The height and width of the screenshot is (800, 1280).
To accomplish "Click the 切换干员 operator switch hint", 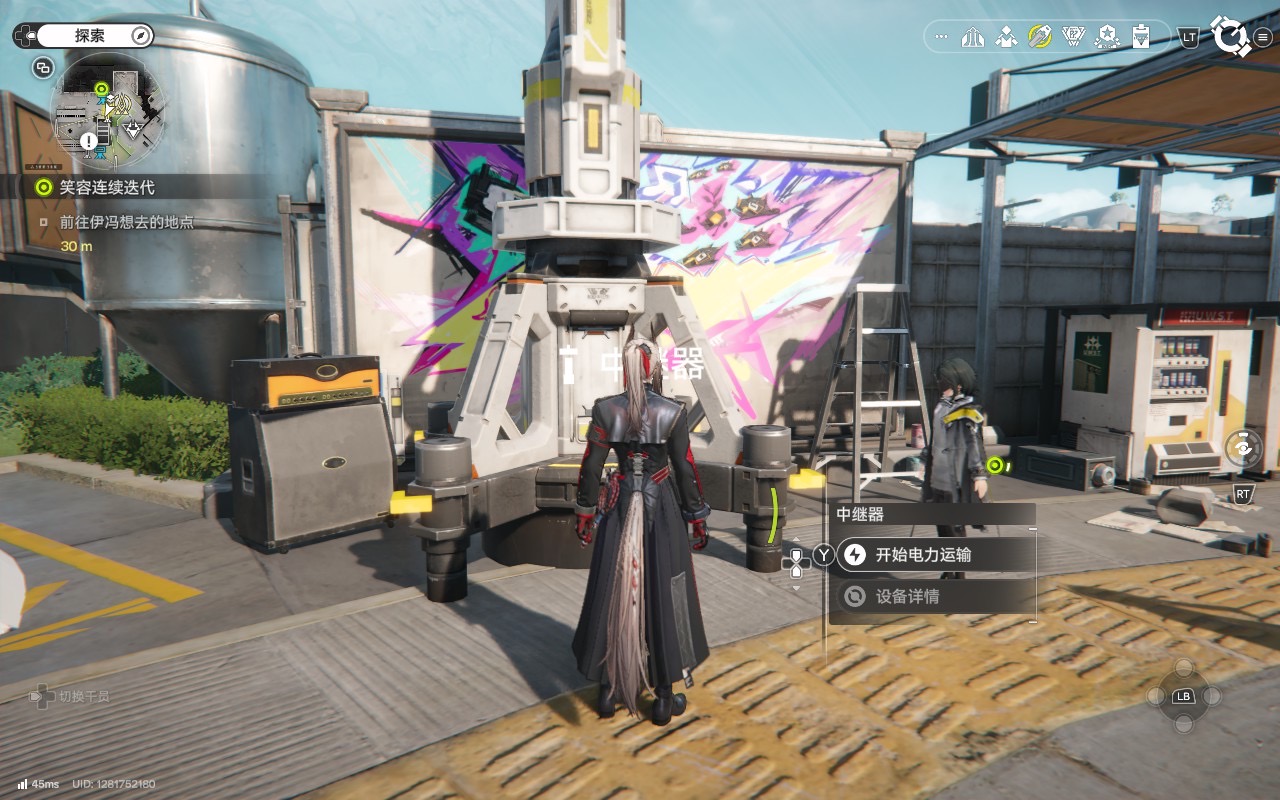I will coord(70,696).
